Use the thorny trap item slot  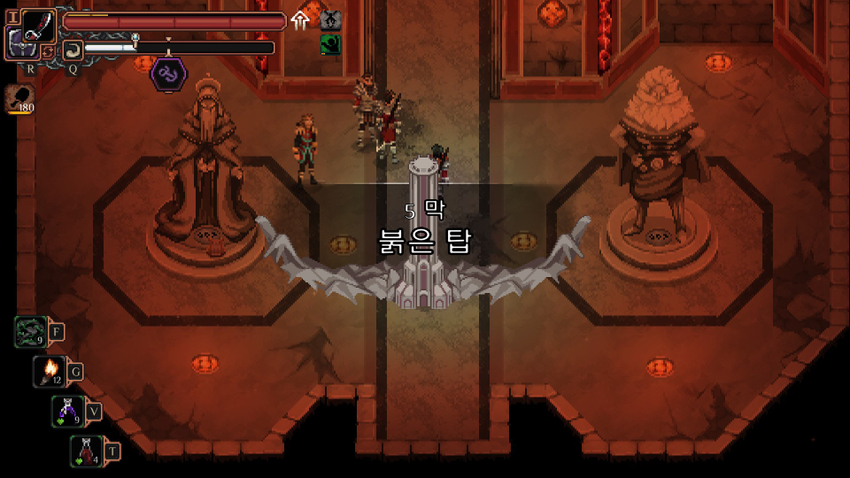28,331
